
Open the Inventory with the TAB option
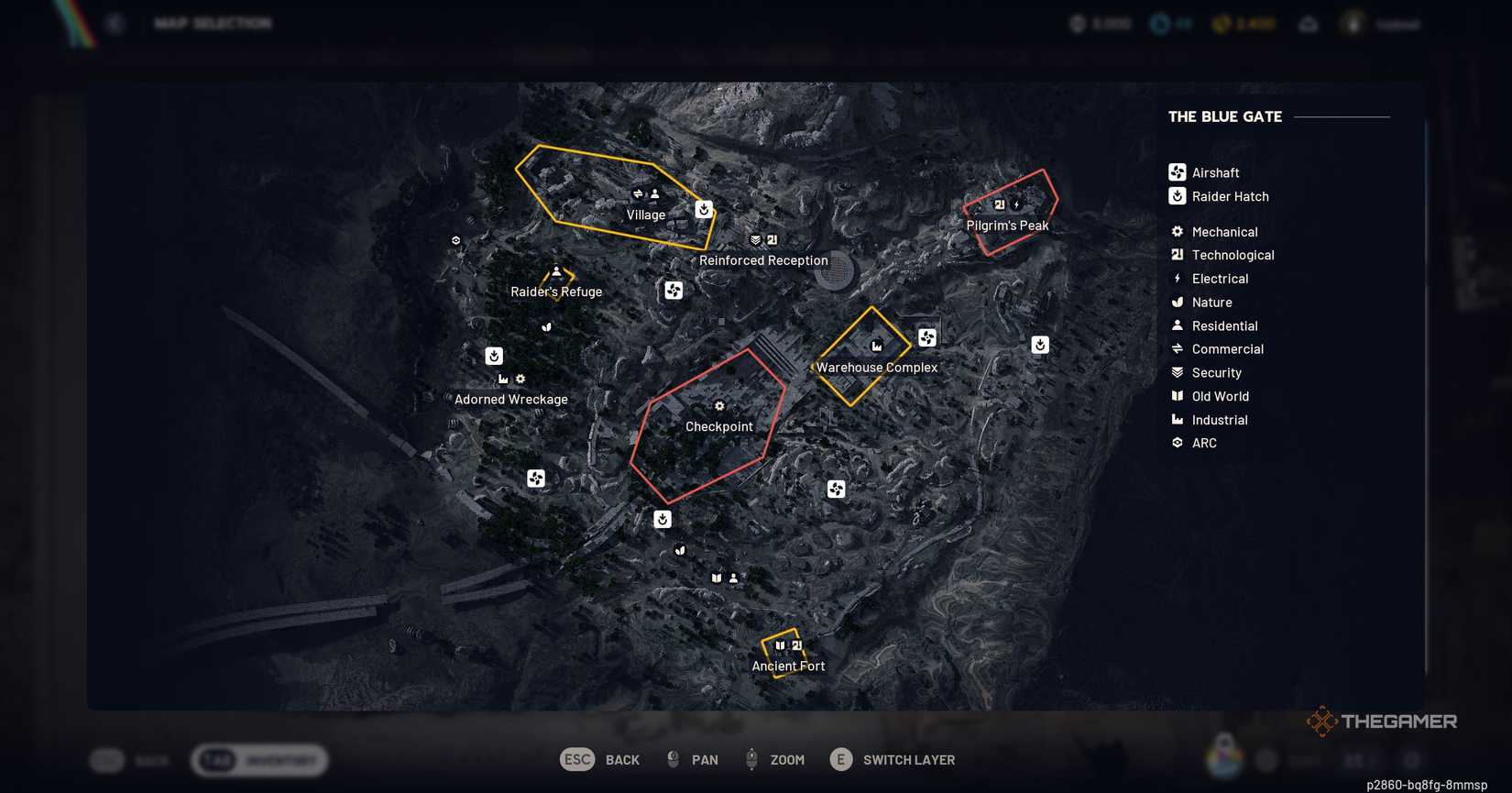(258, 760)
